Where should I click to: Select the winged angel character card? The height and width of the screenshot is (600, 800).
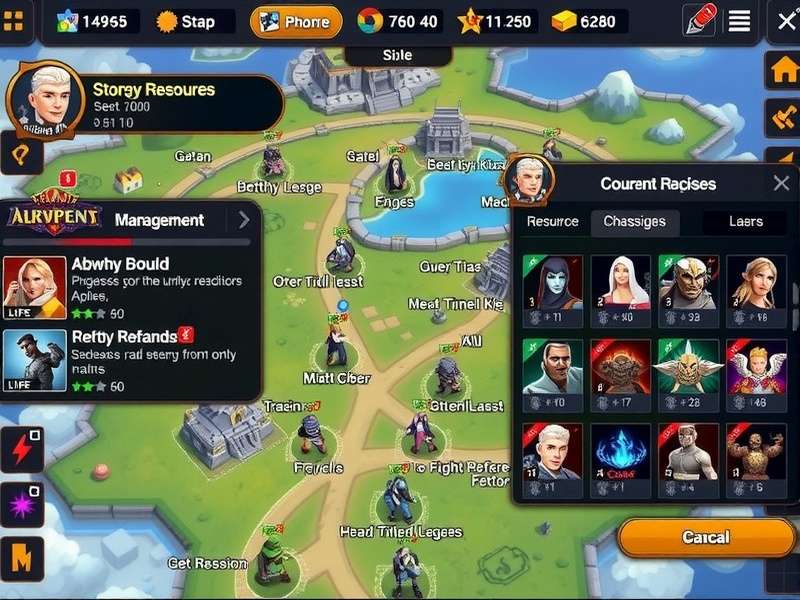[756, 373]
